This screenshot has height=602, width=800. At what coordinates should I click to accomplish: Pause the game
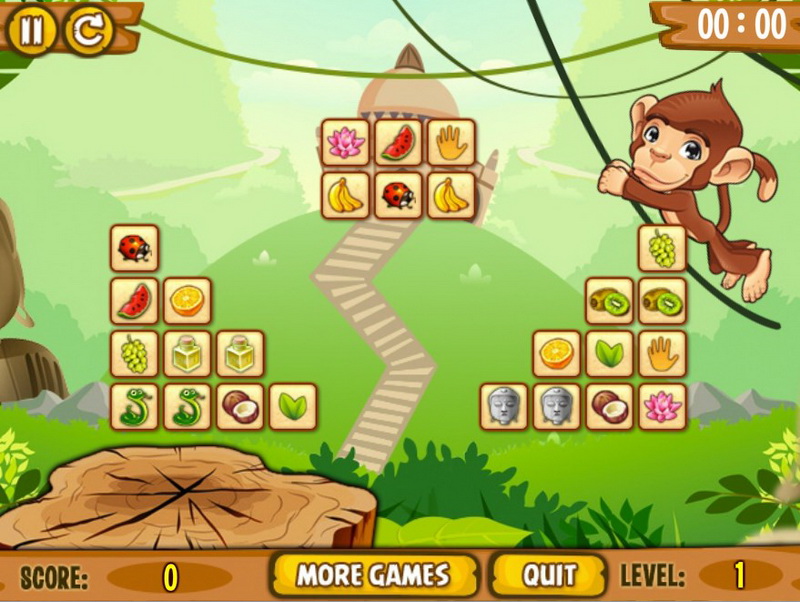coord(32,30)
